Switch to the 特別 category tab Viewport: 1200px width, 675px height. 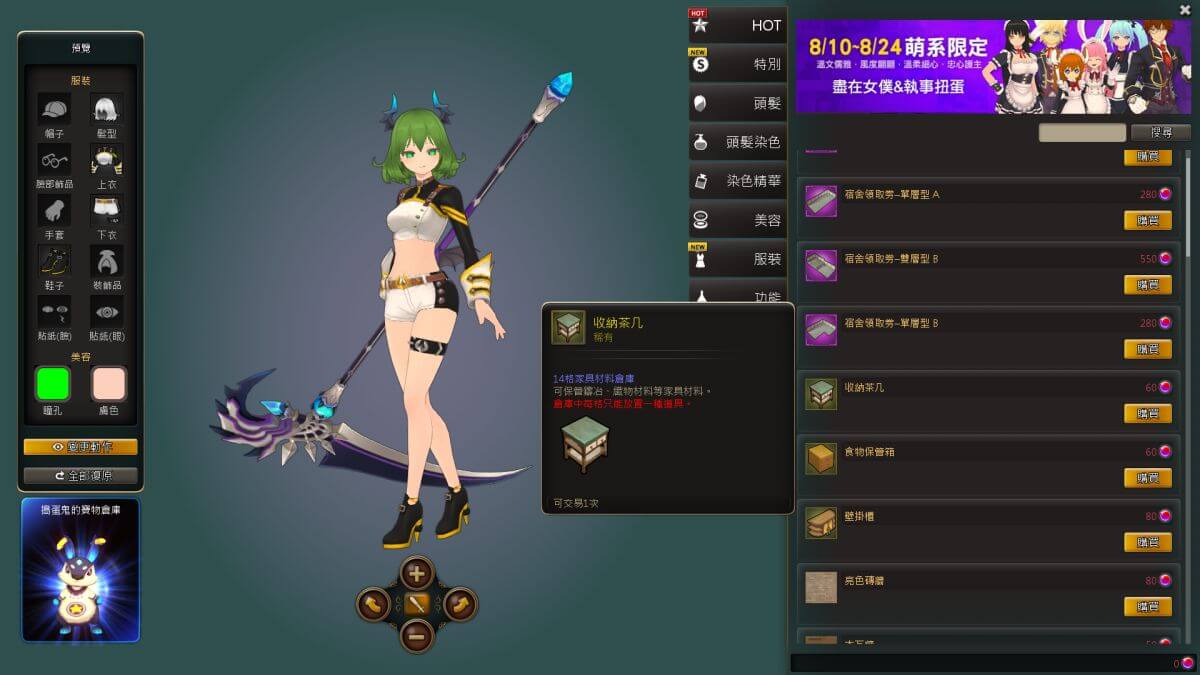(x=738, y=64)
